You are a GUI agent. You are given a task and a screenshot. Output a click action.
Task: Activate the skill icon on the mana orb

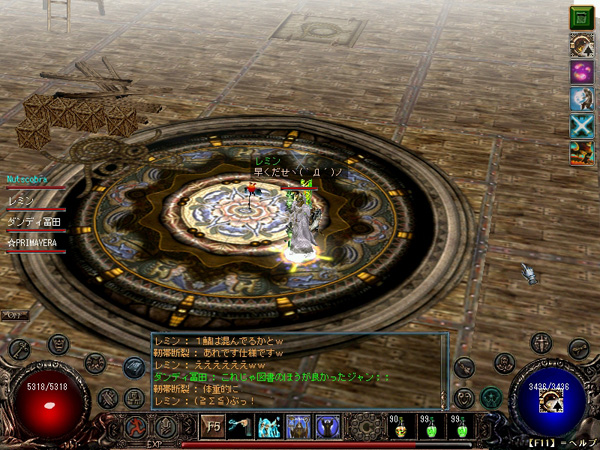tap(547, 402)
